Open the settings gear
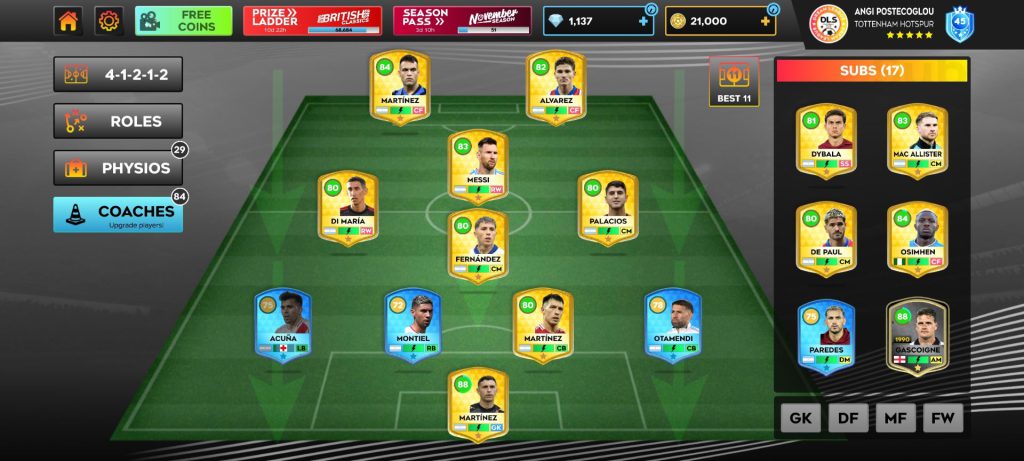Image resolution: width=1024 pixels, height=461 pixels. pos(108,20)
